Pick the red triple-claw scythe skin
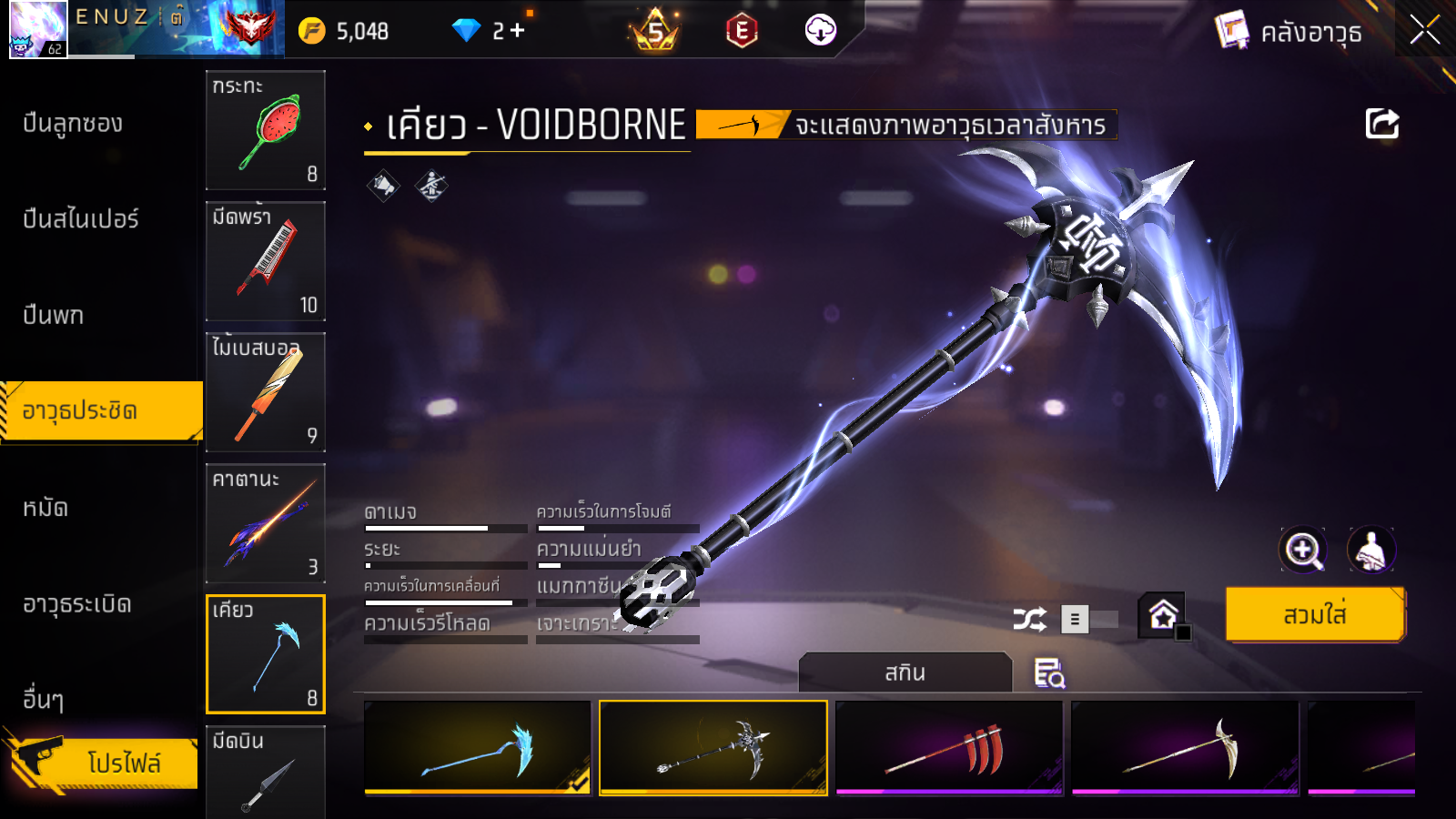The height and width of the screenshot is (819, 1456). pos(949,748)
